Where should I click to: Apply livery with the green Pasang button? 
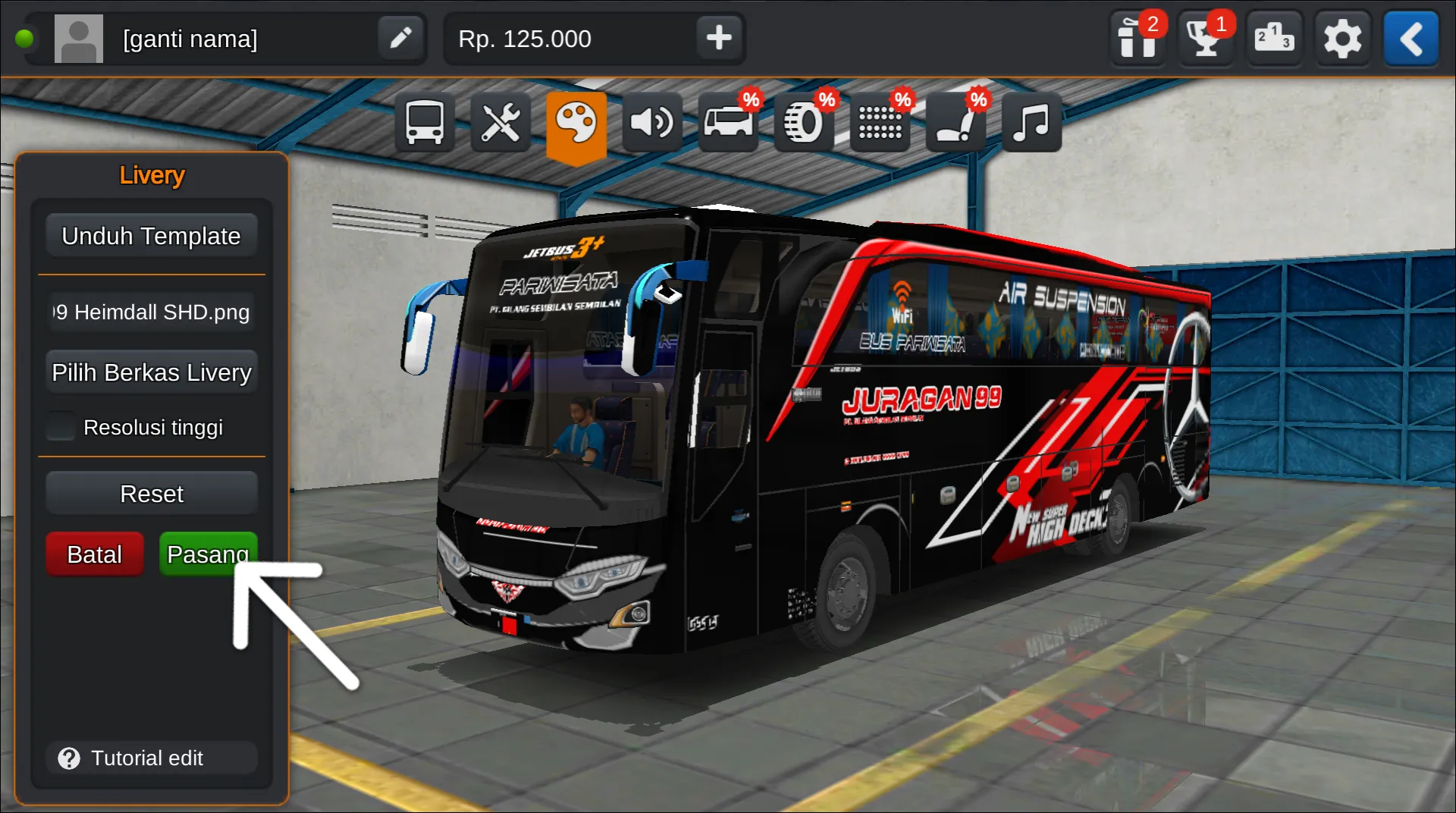(x=207, y=554)
